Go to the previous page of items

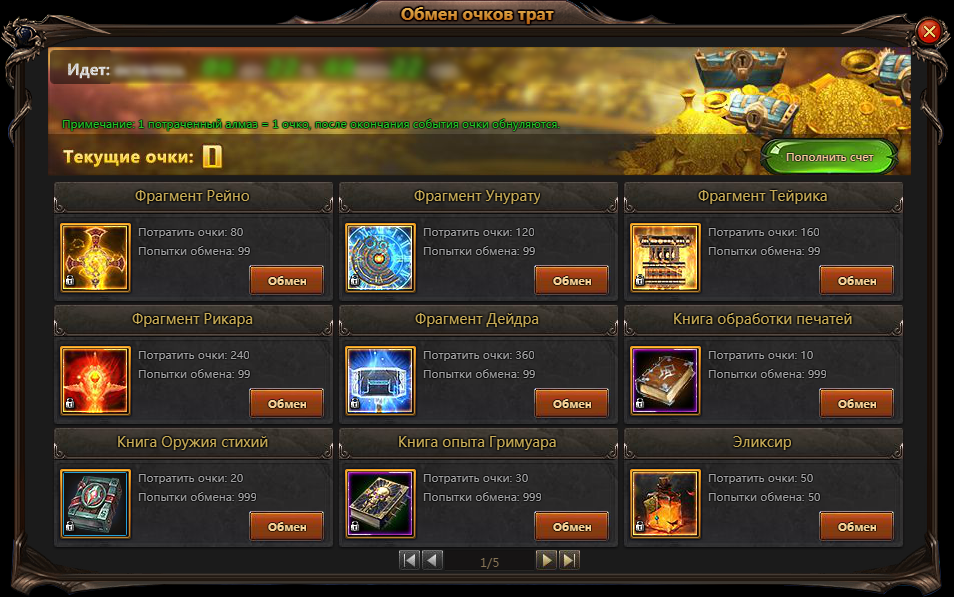(x=432, y=561)
